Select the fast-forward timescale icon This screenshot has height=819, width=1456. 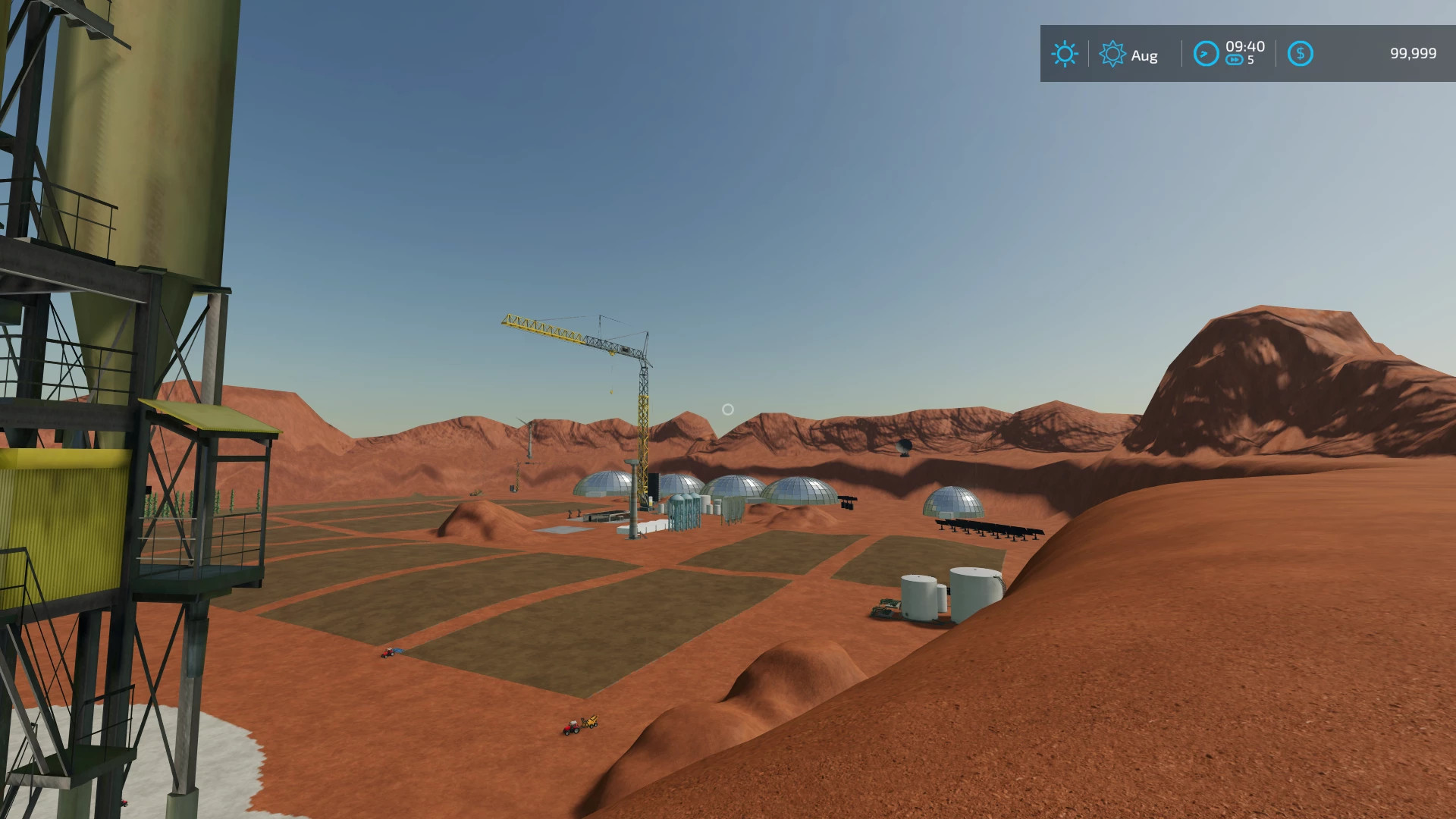1235,59
